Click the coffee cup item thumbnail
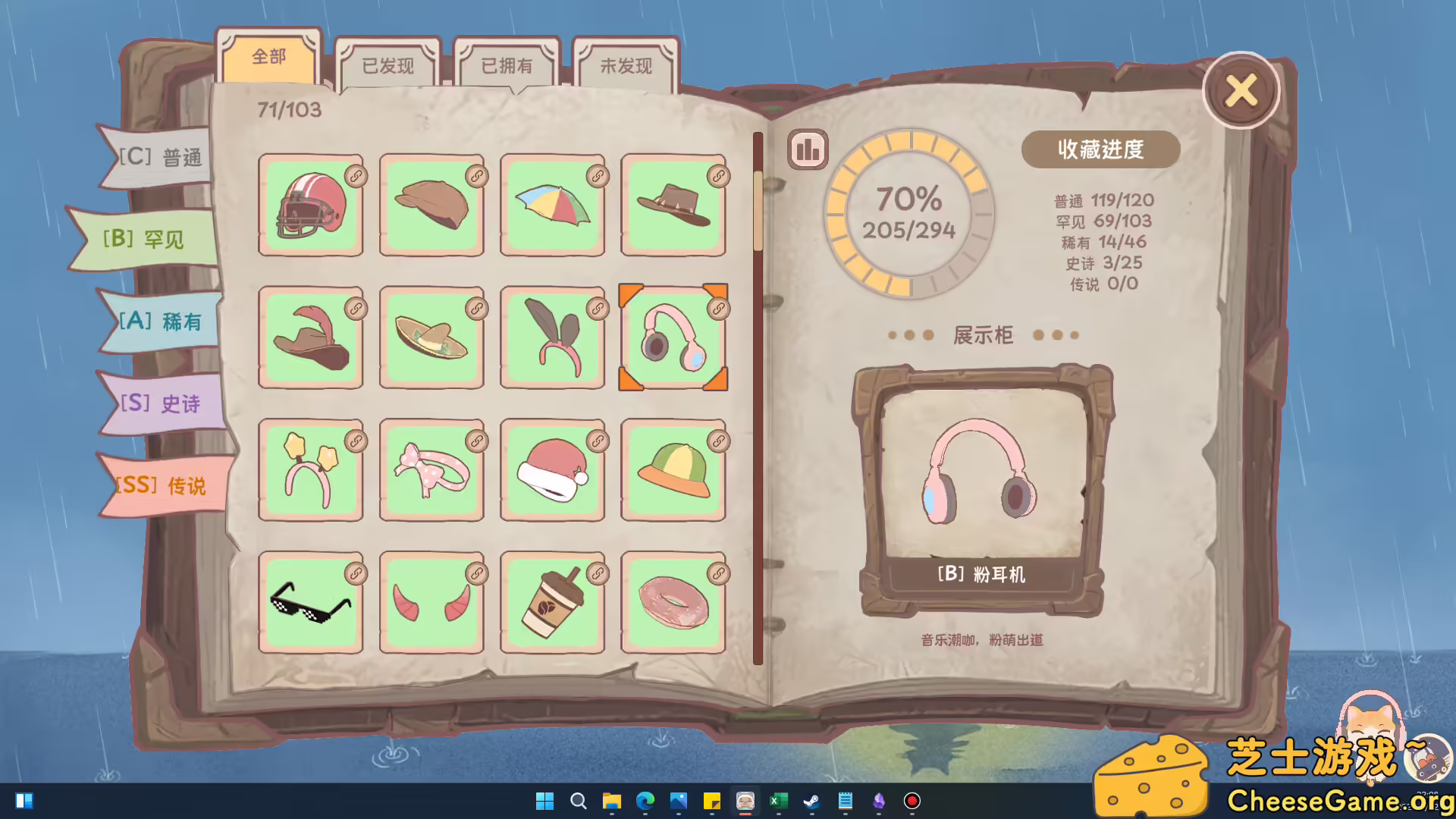 click(552, 603)
